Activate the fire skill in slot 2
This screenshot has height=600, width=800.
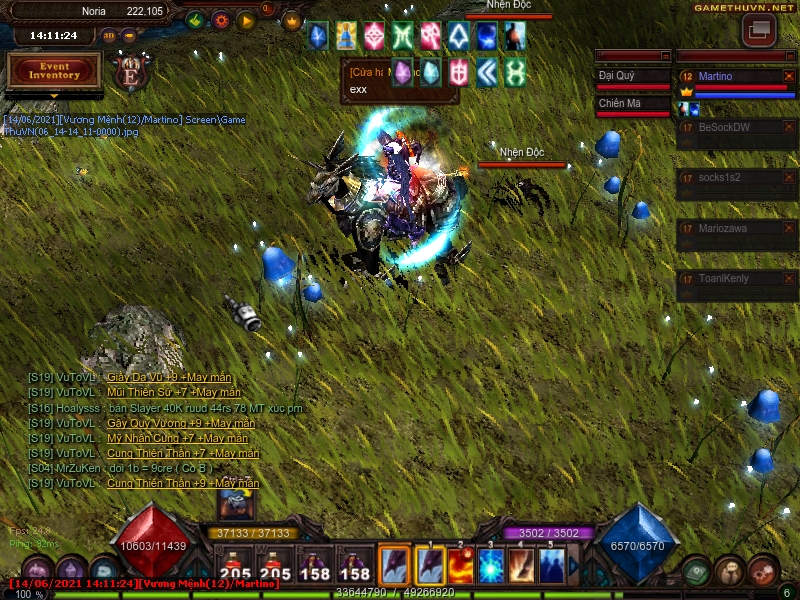(461, 566)
